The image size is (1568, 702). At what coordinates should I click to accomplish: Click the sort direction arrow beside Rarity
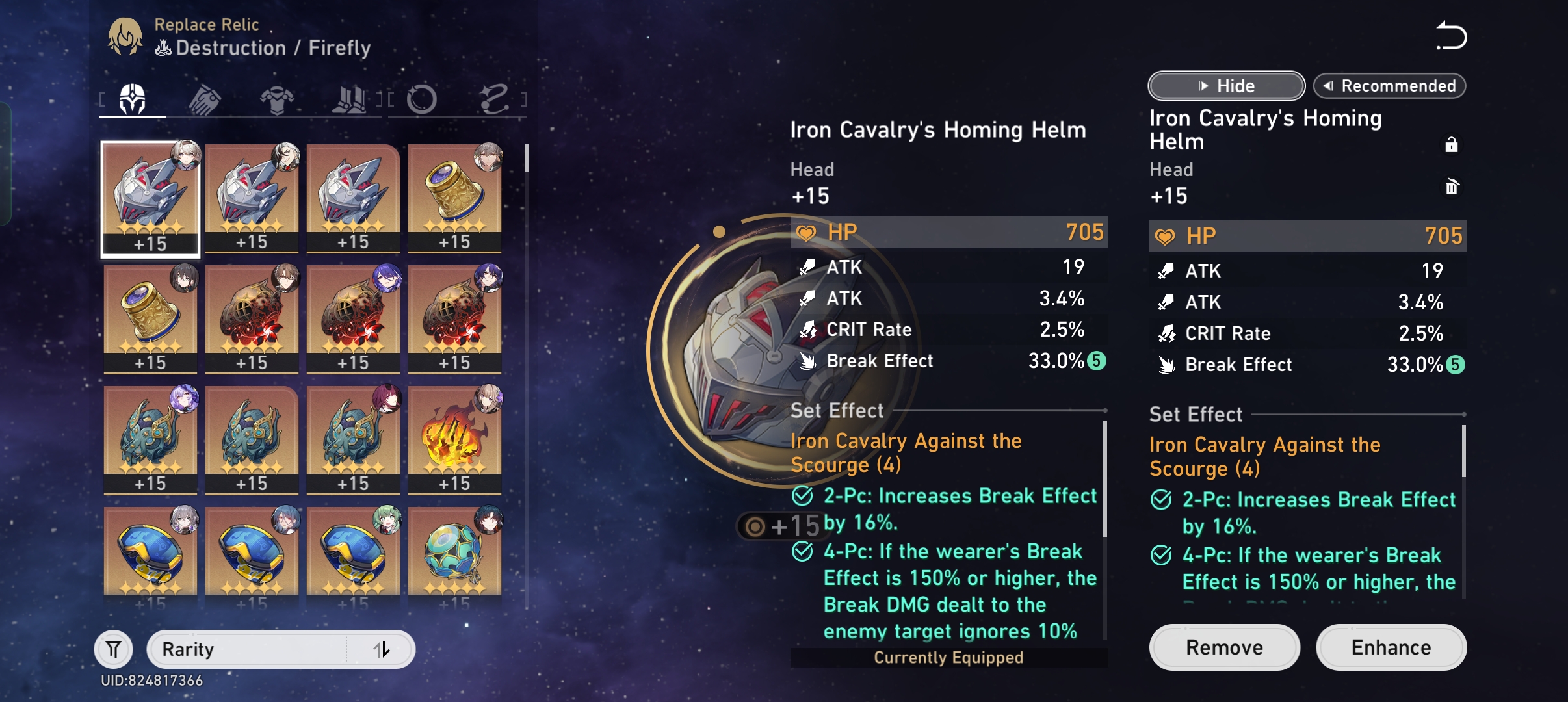point(384,648)
